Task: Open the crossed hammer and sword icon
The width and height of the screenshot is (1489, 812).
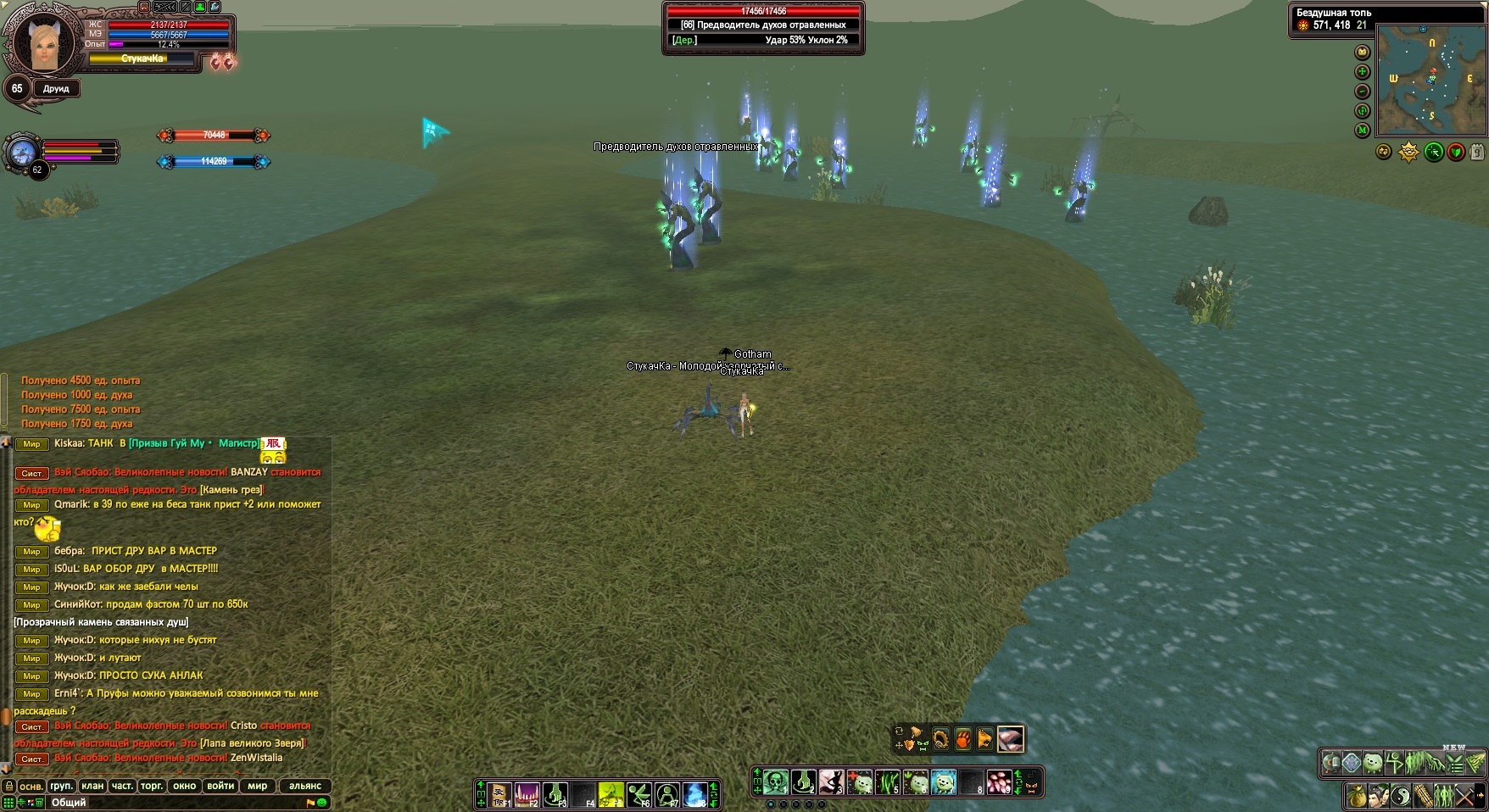Action: coord(1466,796)
